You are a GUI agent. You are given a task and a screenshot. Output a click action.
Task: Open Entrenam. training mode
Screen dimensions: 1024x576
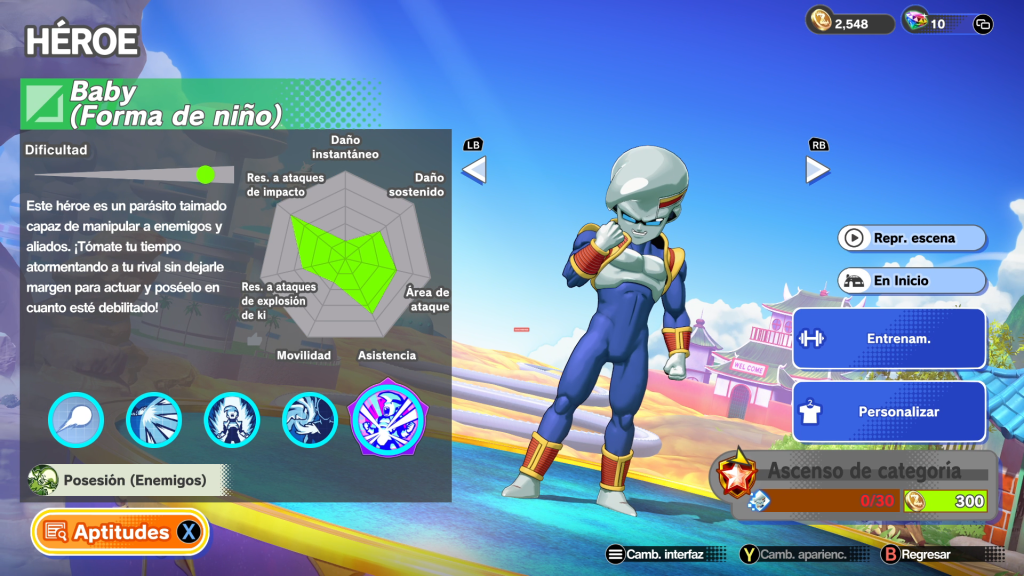coord(889,338)
